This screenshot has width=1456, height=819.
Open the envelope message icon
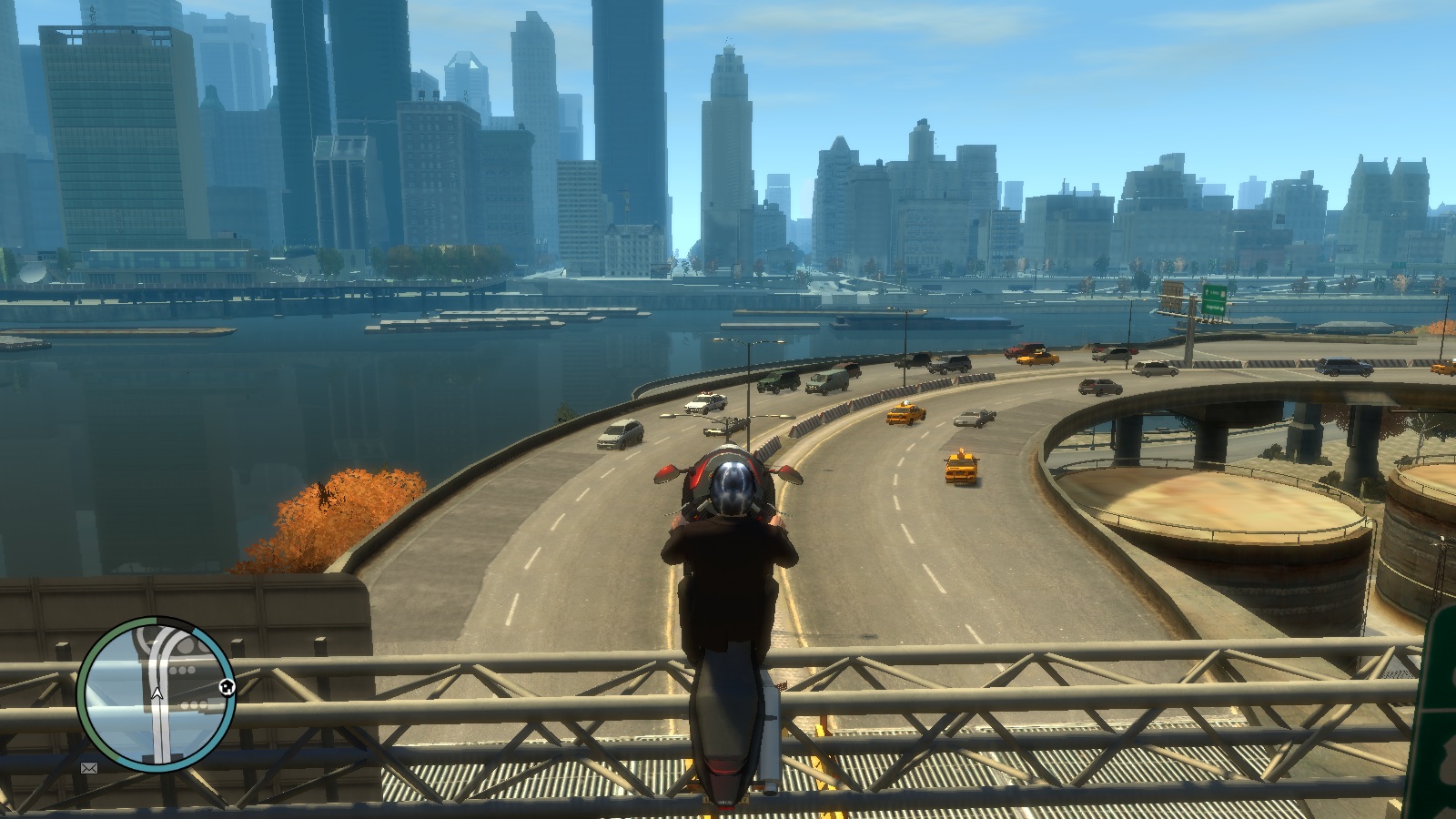coord(89,768)
